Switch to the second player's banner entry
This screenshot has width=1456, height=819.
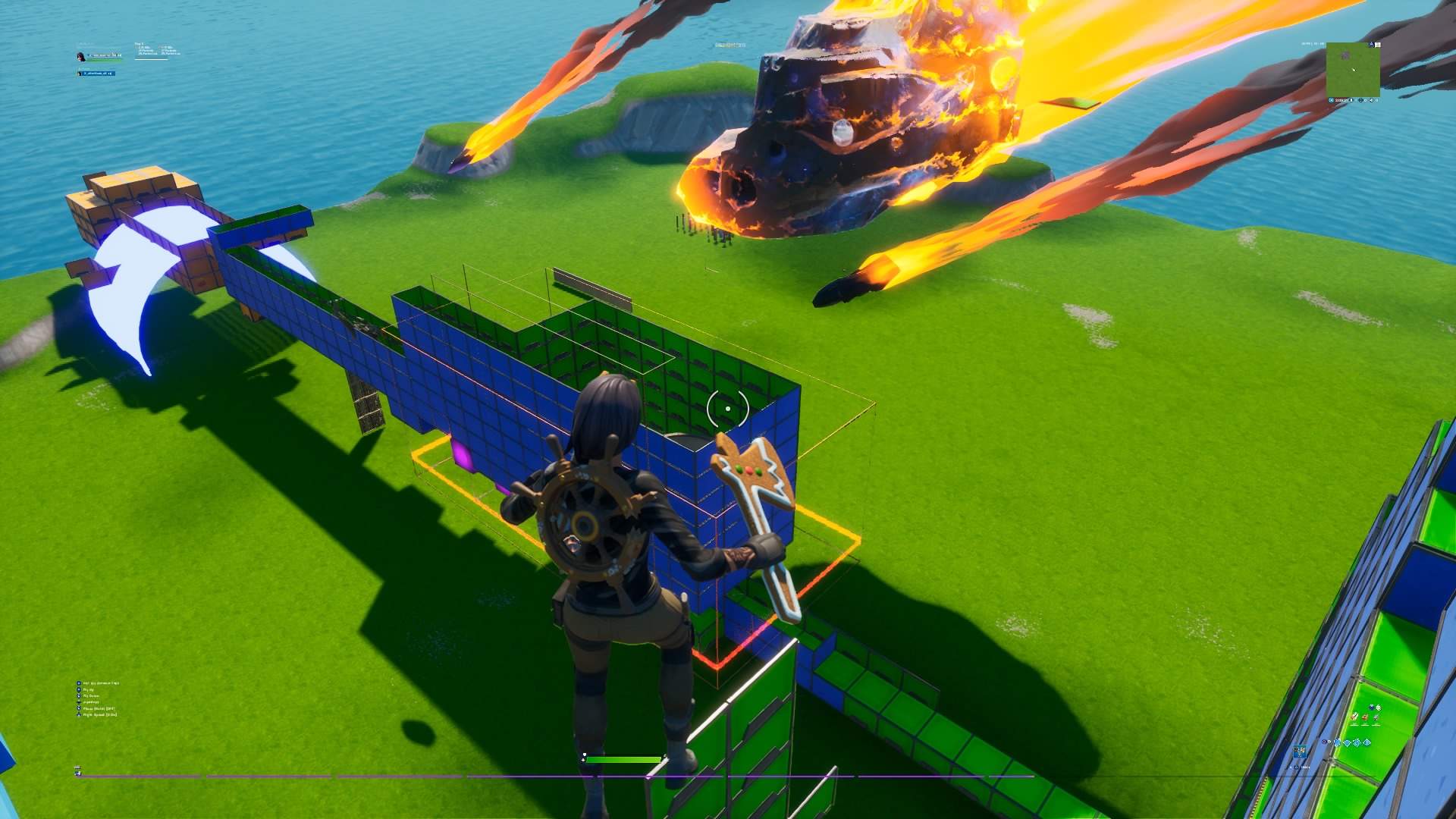pos(97,74)
